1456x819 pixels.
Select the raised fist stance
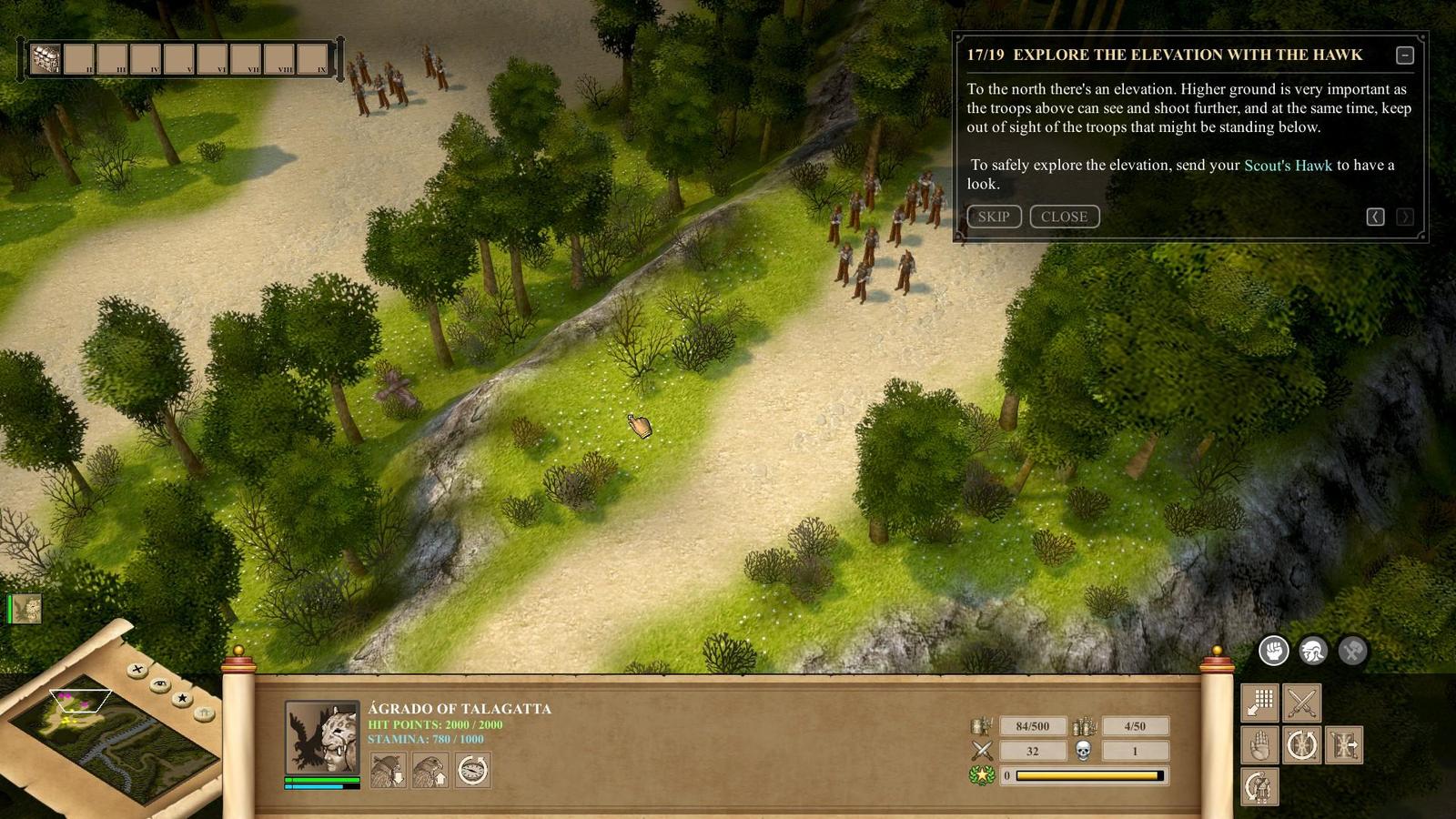[1273, 651]
